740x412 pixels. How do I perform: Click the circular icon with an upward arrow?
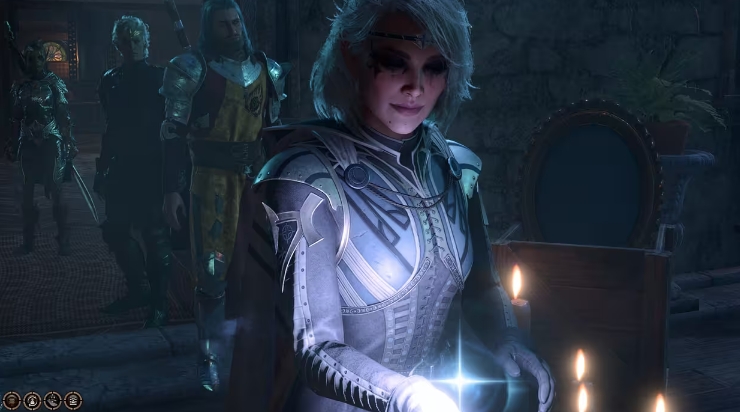pyautogui.click(x=32, y=401)
